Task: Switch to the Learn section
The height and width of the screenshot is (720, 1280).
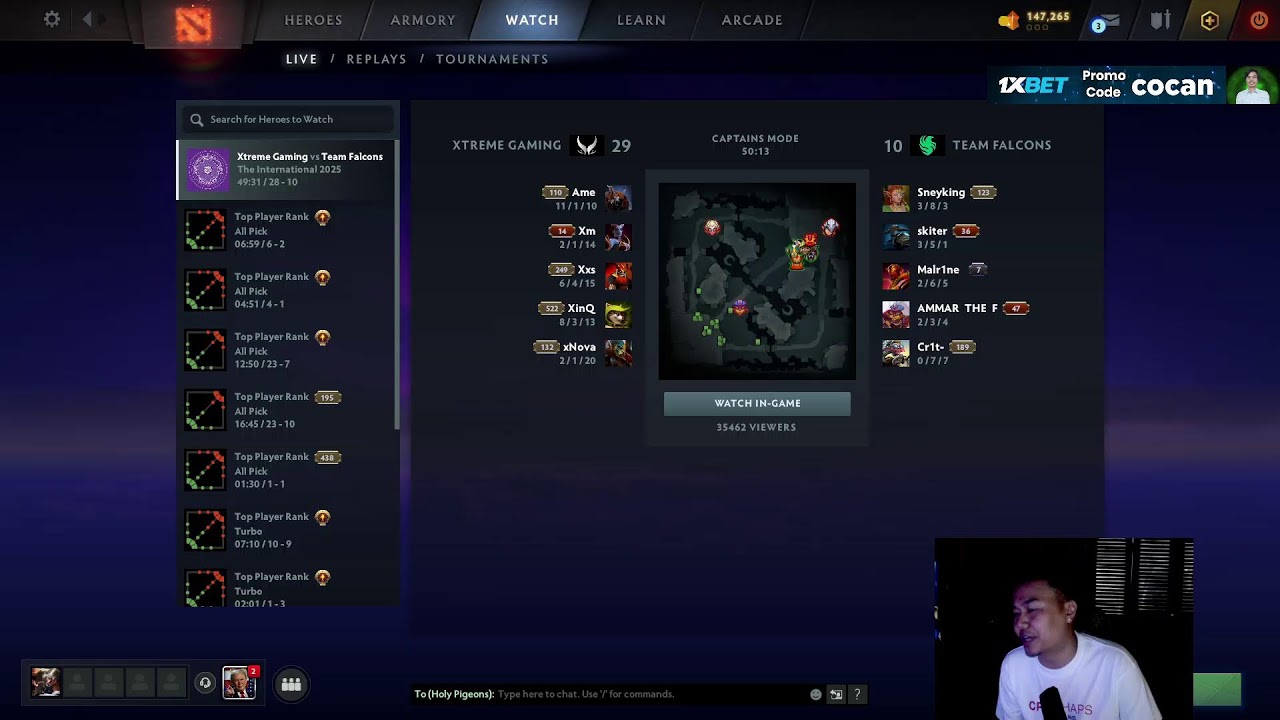Action: [641, 20]
